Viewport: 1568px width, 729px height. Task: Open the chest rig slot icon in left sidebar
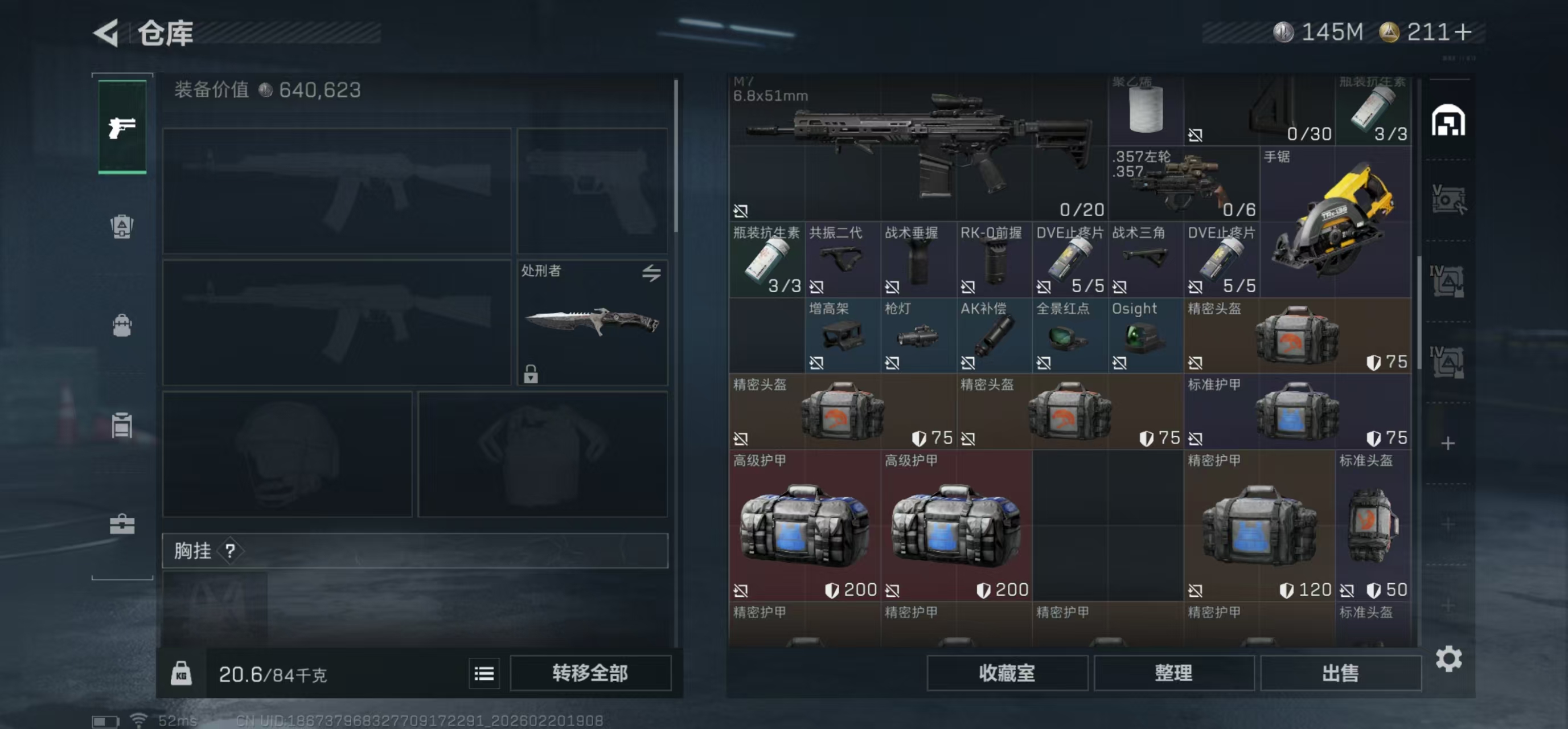(x=122, y=226)
